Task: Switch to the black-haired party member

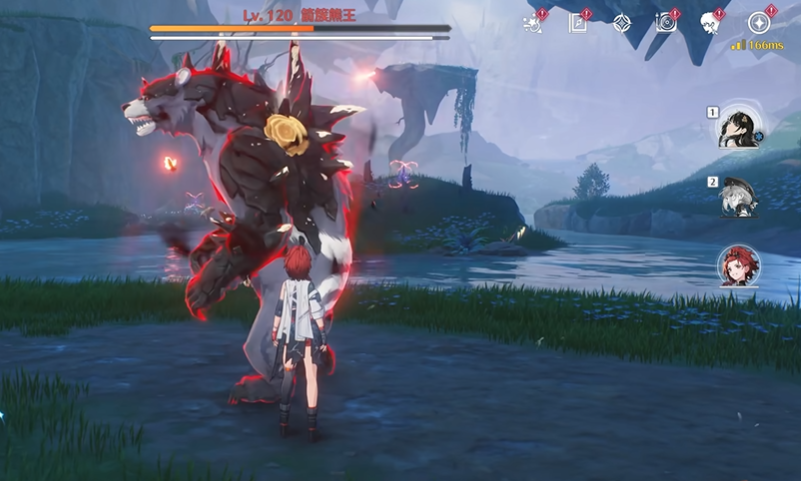Action: (x=738, y=127)
